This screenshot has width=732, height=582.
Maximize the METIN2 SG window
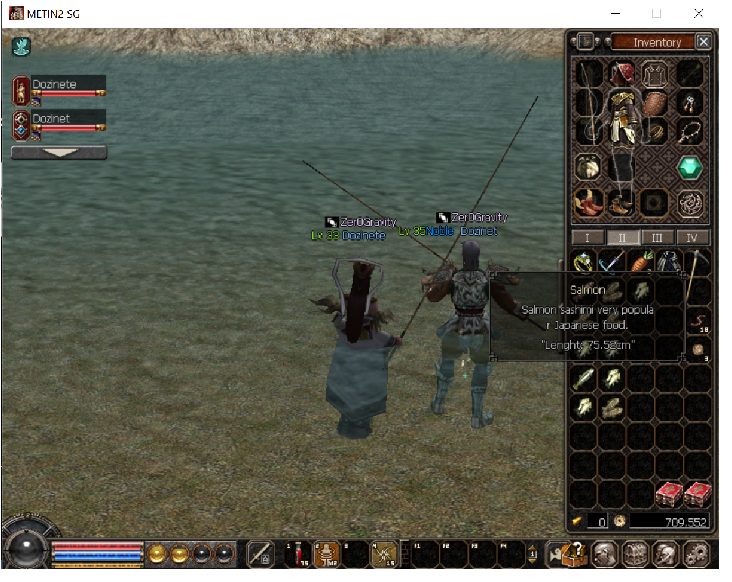(656, 14)
